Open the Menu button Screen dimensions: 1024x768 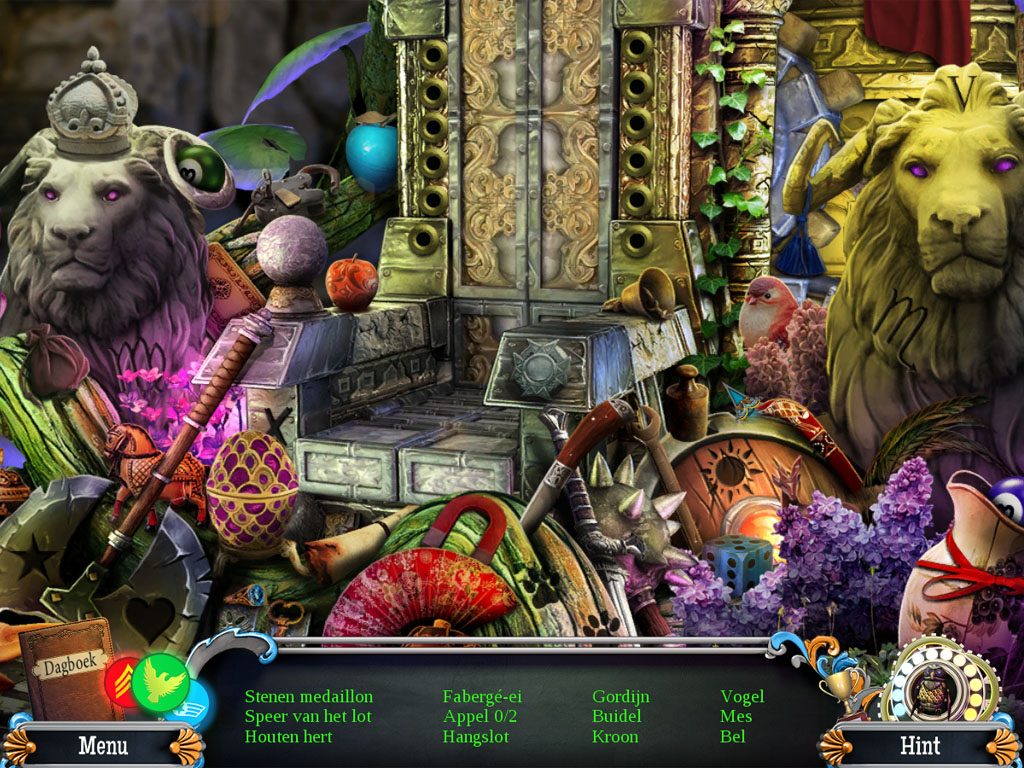(x=103, y=746)
